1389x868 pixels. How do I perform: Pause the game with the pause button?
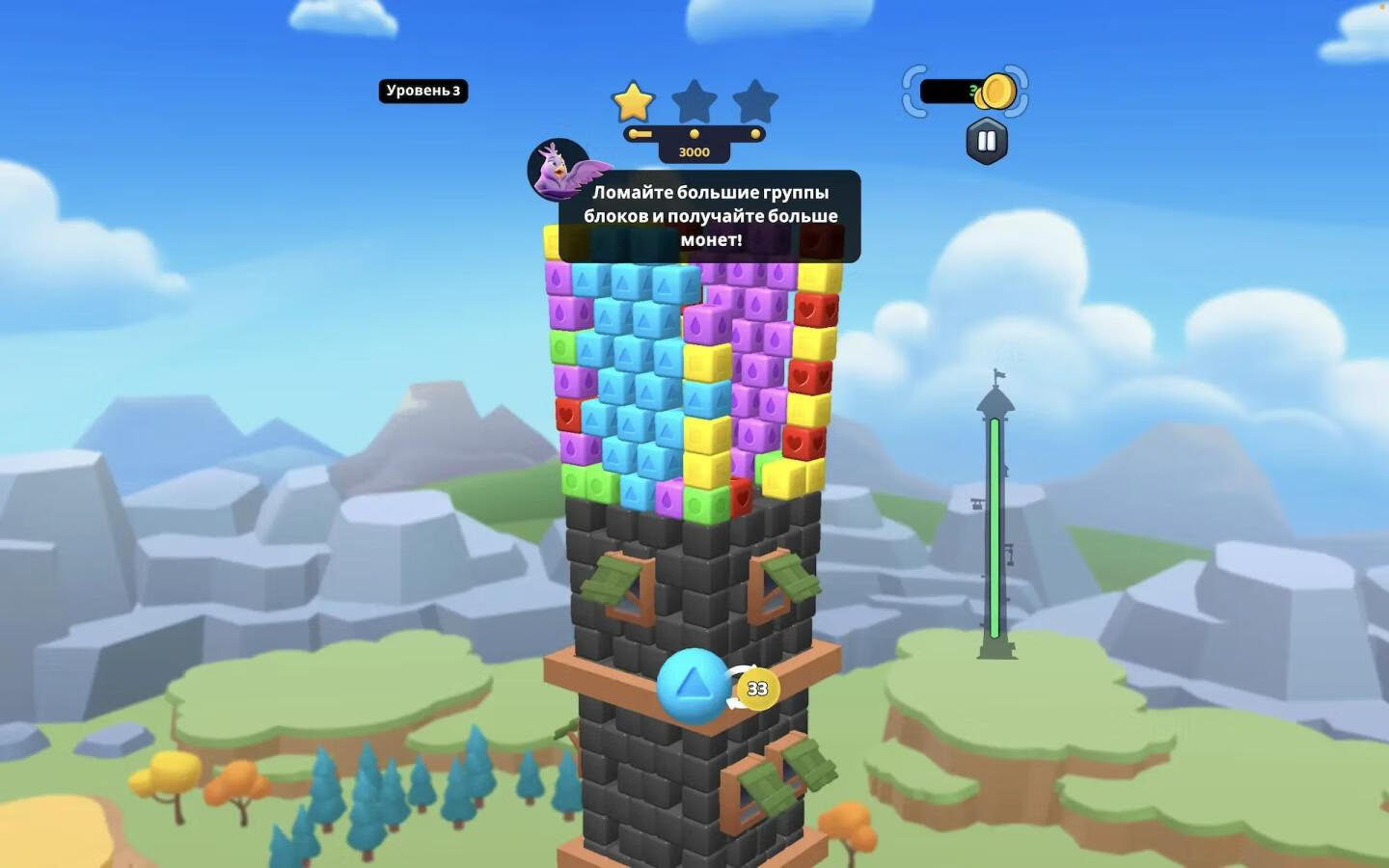click(x=986, y=142)
